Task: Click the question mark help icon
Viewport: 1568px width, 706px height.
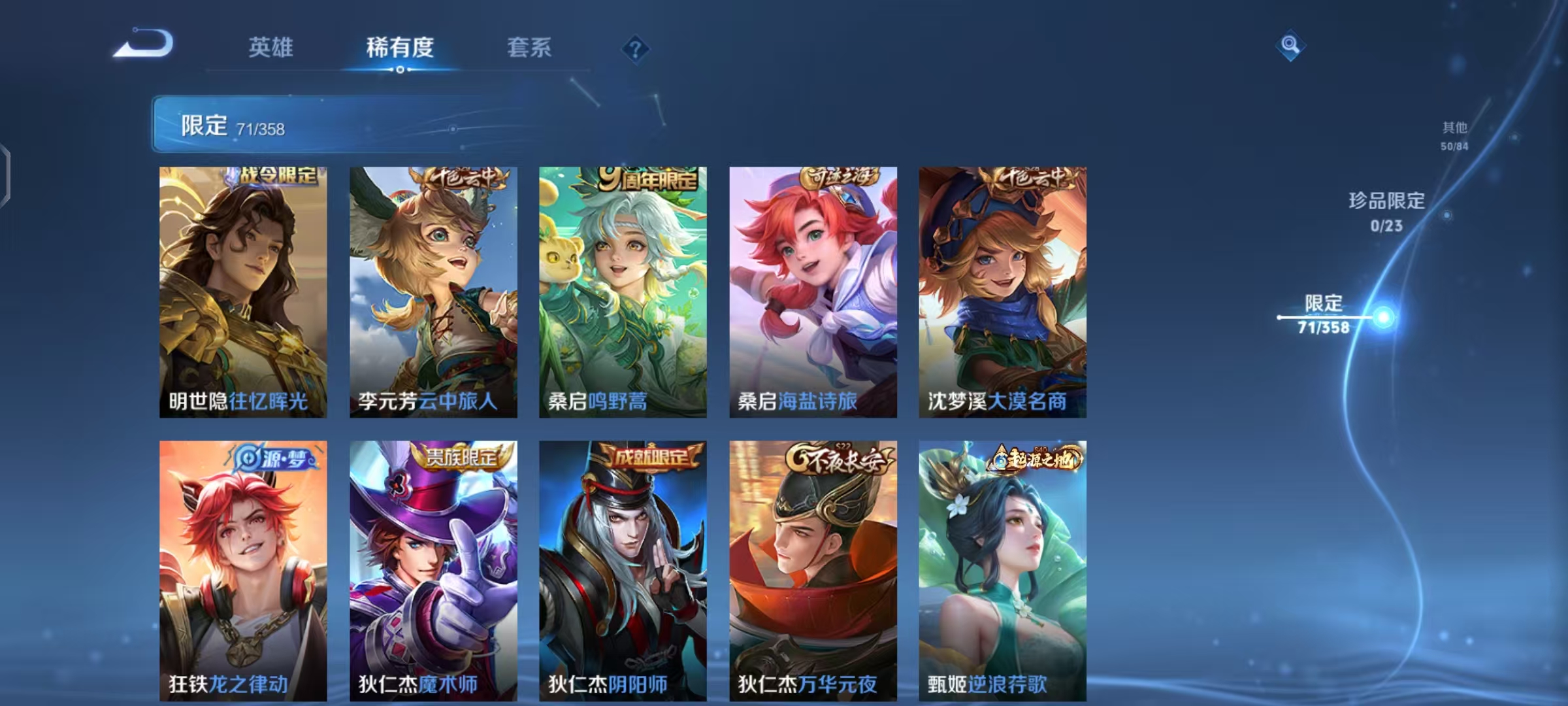Action: 636,49
